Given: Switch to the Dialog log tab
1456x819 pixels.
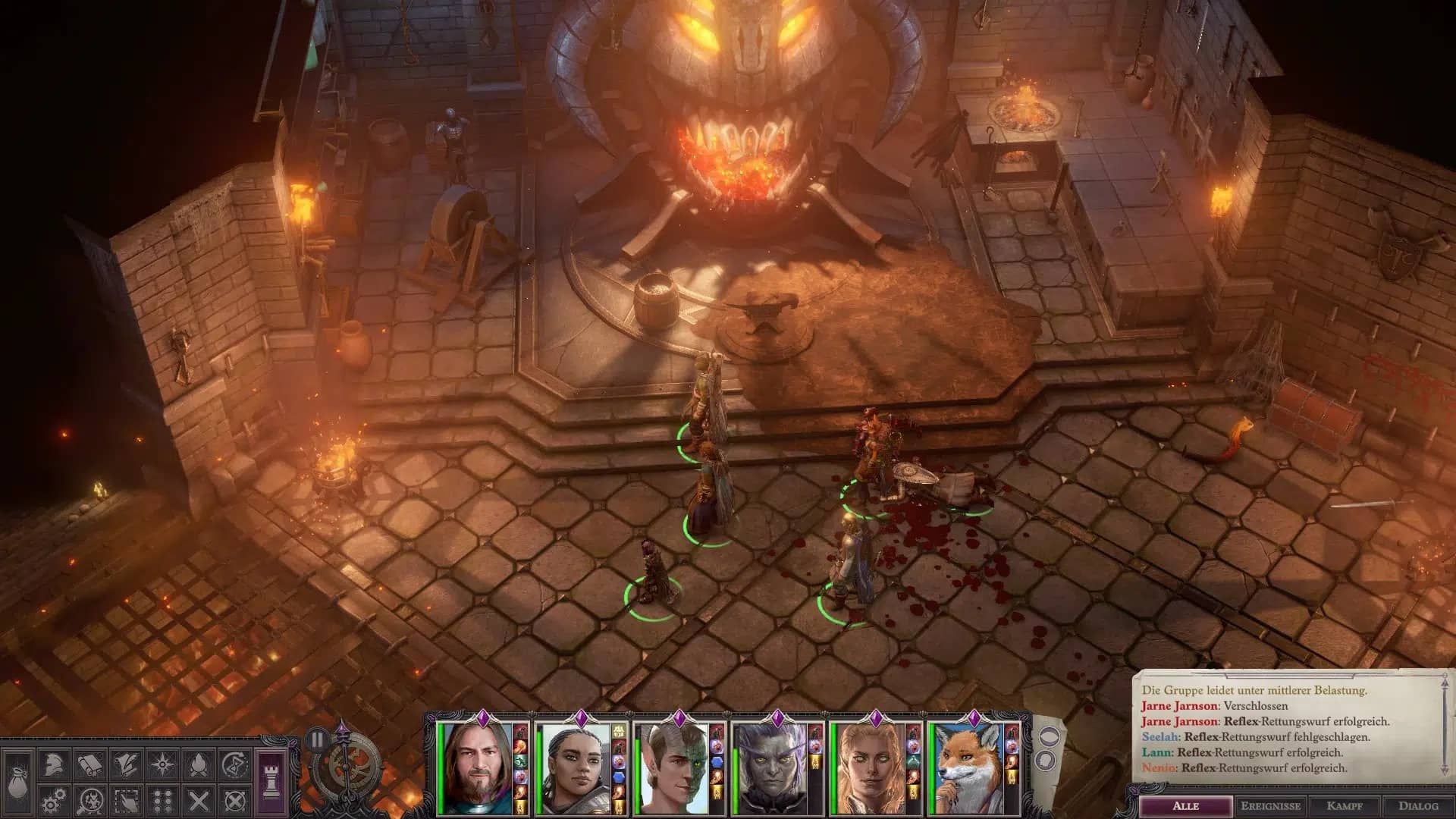Looking at the screenshot, I should pos(1420,805).
